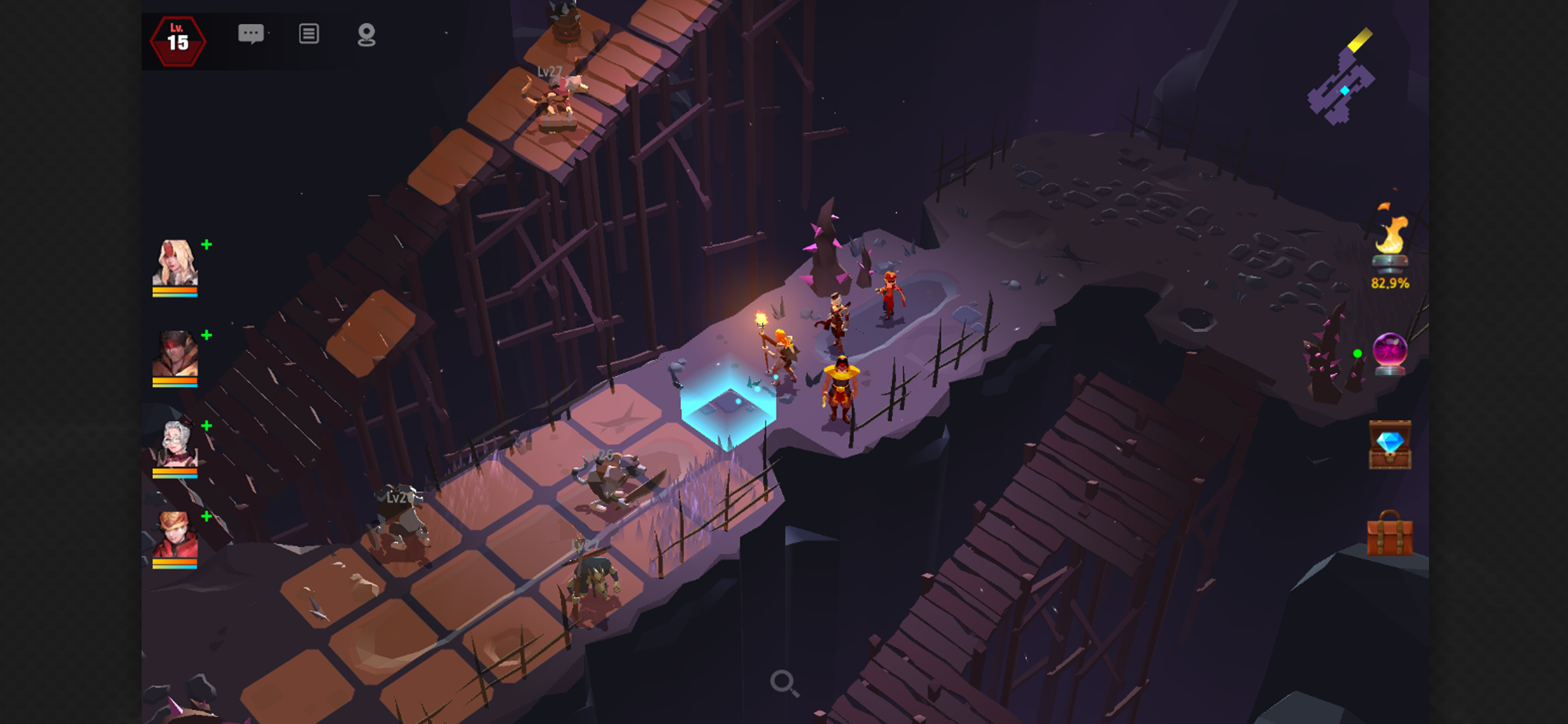Screen dimensions: 1568x724
Task: Open the brown leather bag inventory
Action: pos(1390,534)
